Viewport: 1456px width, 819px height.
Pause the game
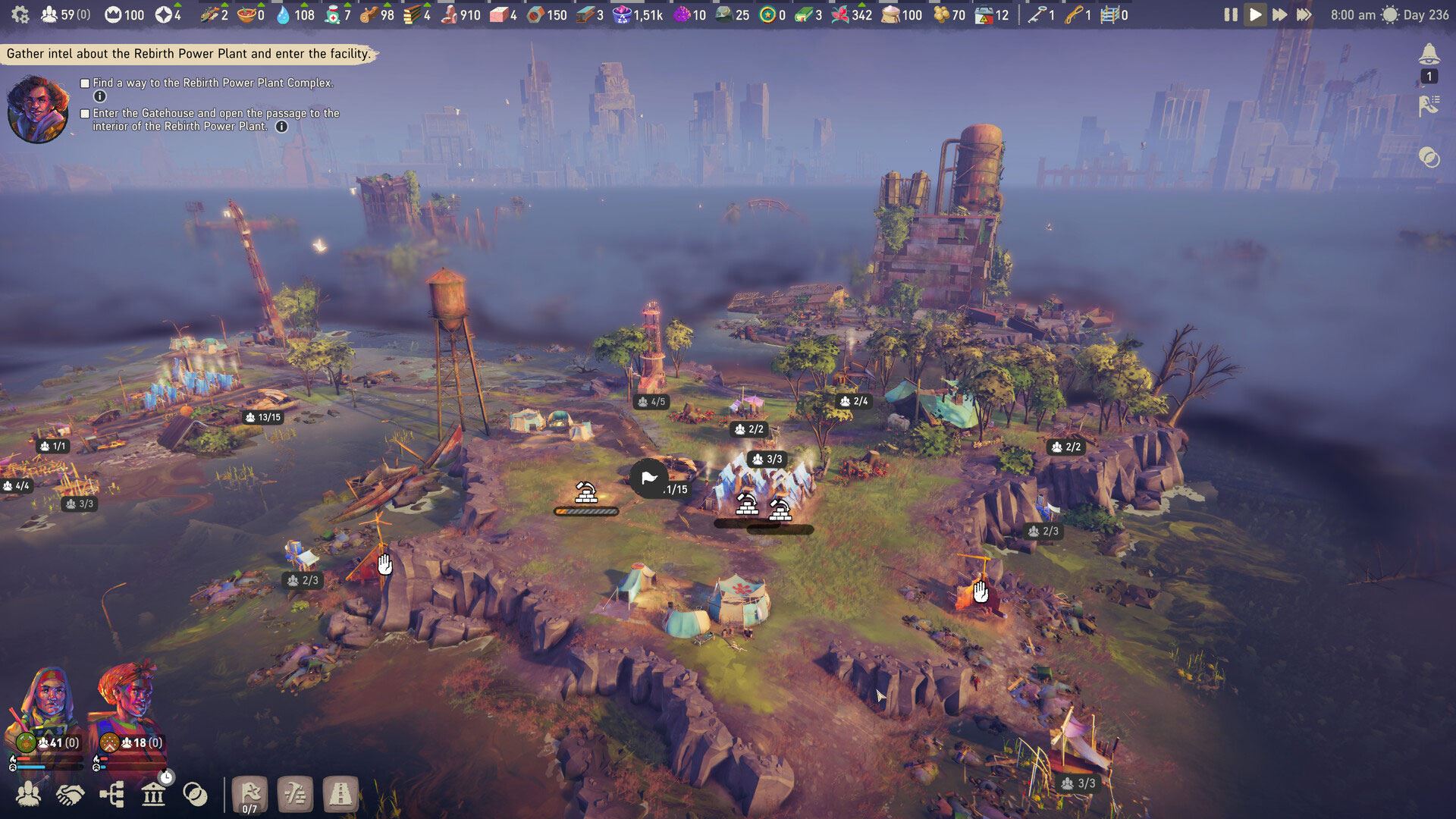tap(1230, 14)
